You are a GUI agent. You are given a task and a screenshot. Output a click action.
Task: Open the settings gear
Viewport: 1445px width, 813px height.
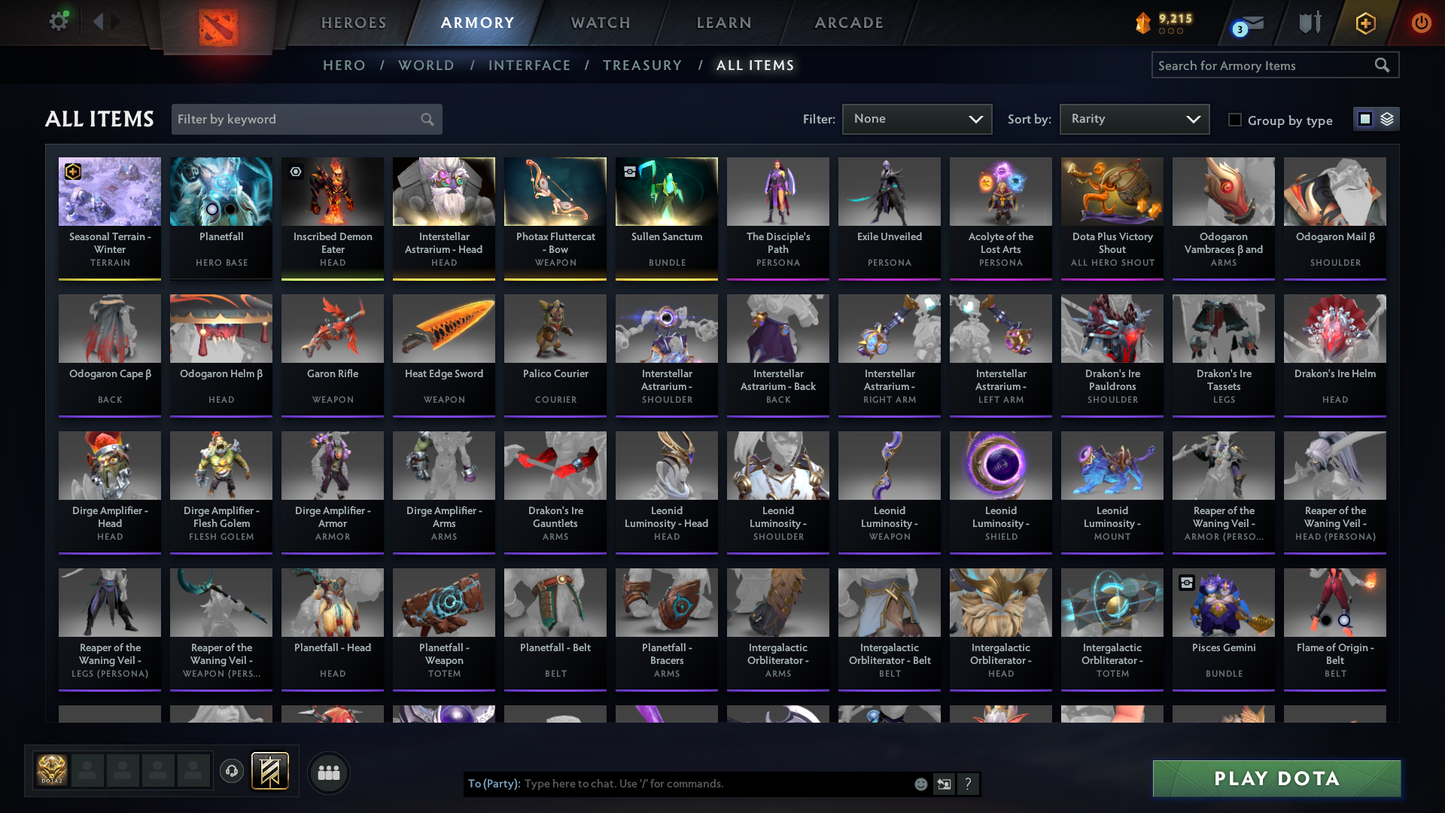tap(58, 20)
